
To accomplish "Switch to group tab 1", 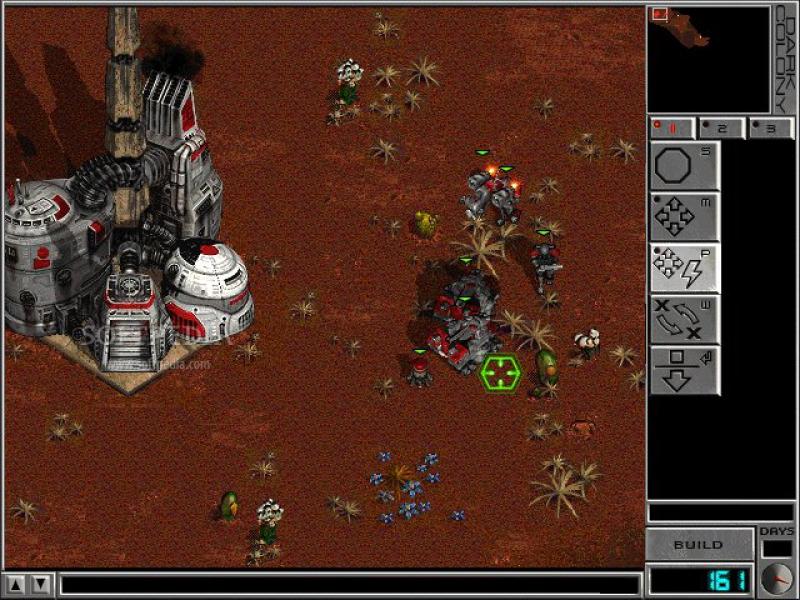I will click(x=671, y=128).
